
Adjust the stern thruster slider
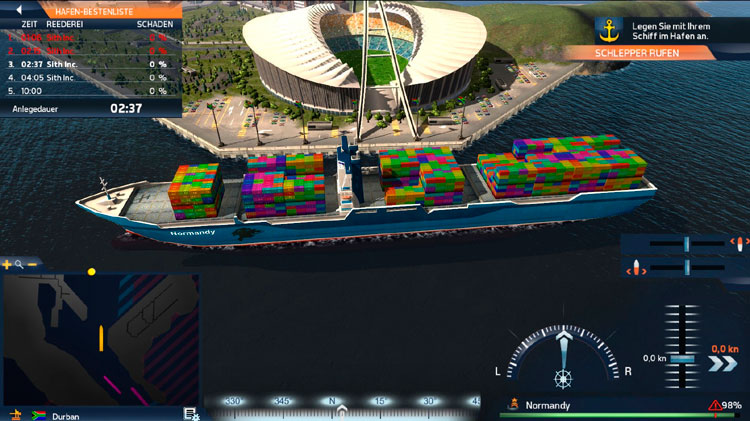tap(687, 268)
